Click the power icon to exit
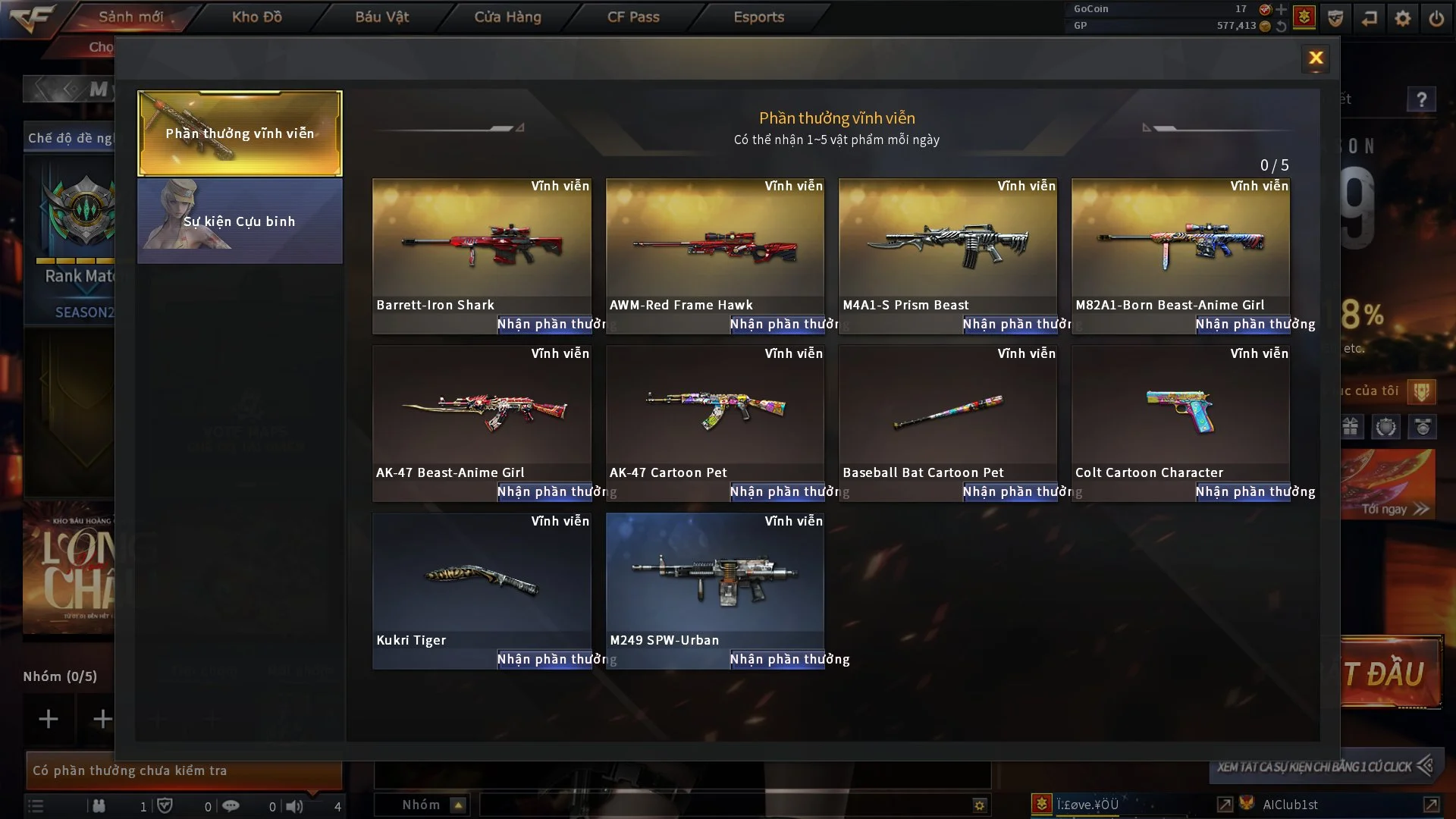The image size is (1456, 819). pos(1436,18)
